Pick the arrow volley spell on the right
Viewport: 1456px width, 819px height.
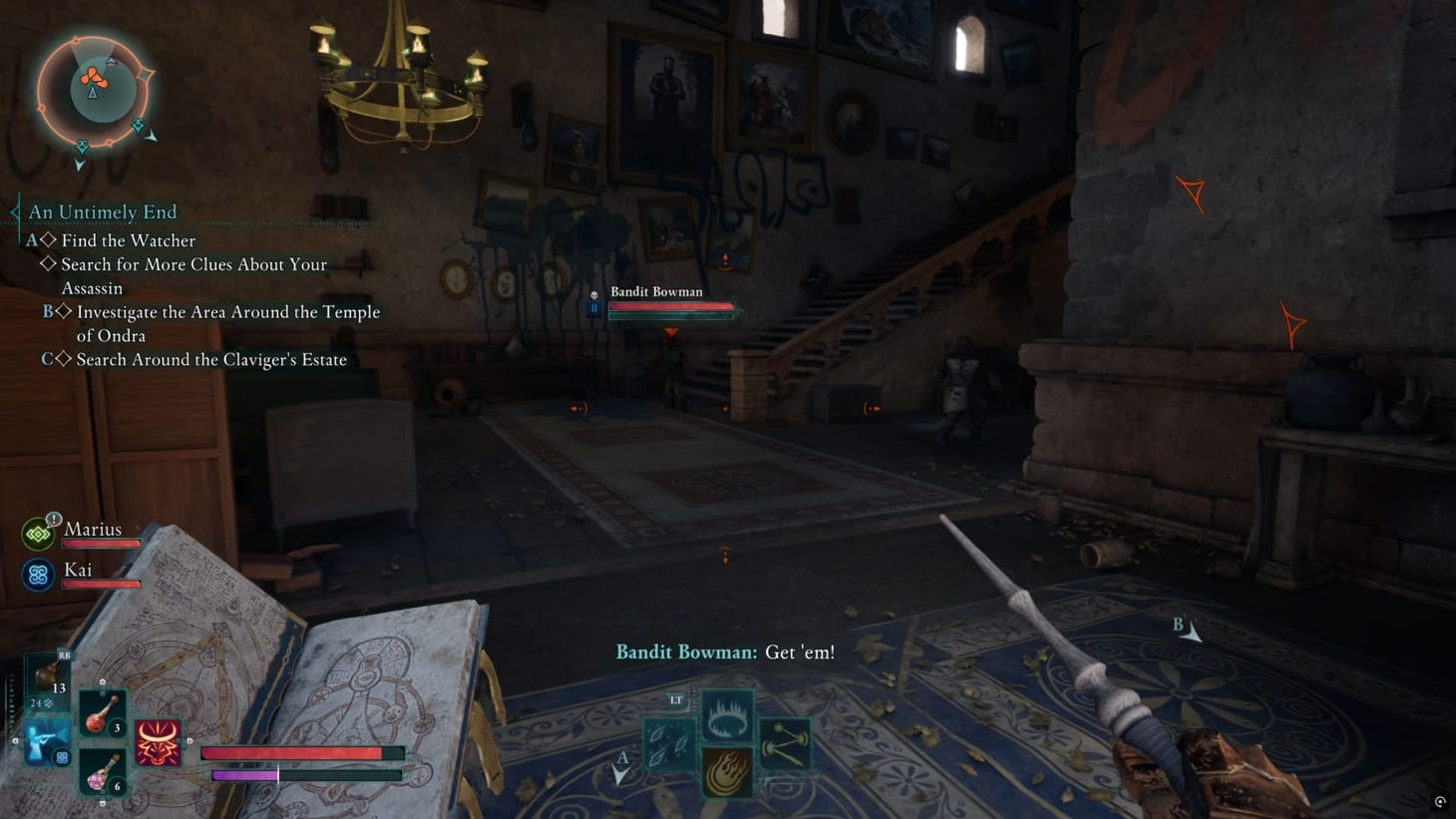coord(786,742)
